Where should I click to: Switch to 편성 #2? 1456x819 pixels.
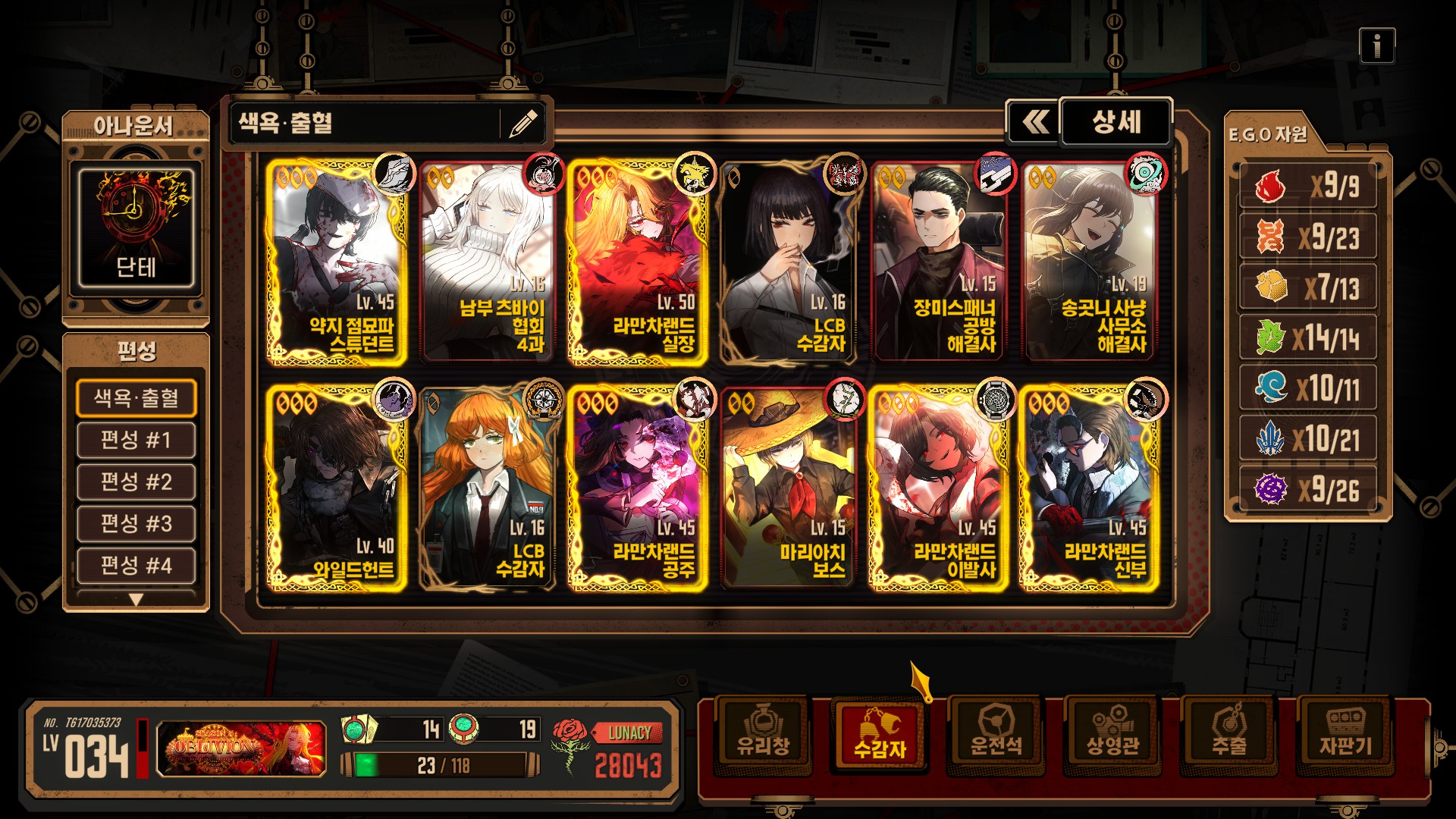[136, 482]
